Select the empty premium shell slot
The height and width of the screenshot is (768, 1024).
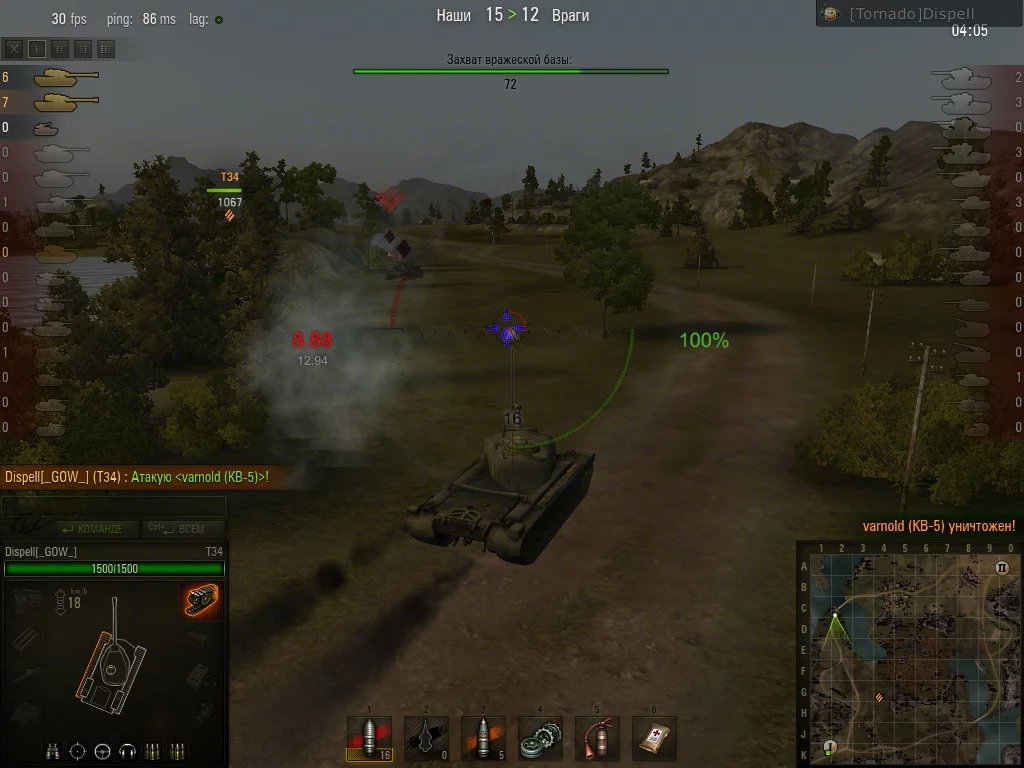426,739
